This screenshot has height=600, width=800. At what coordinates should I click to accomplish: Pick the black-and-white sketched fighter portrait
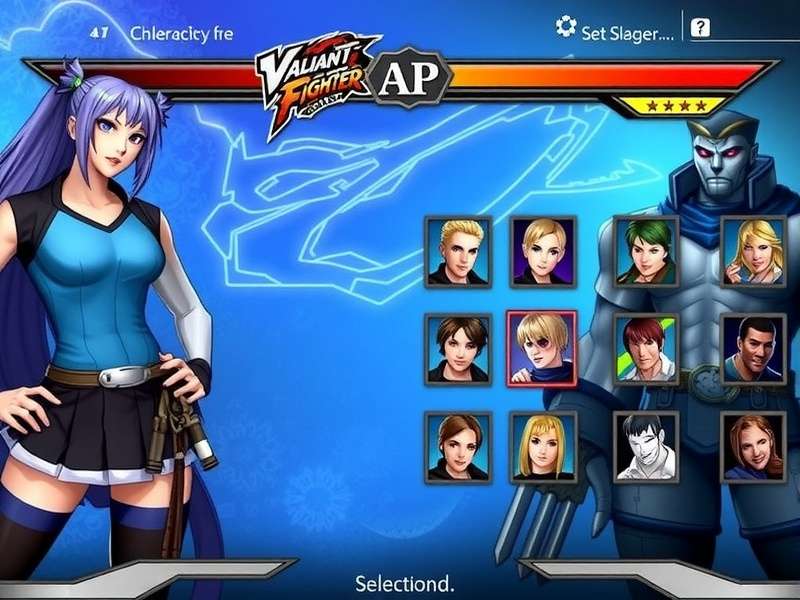646,446
